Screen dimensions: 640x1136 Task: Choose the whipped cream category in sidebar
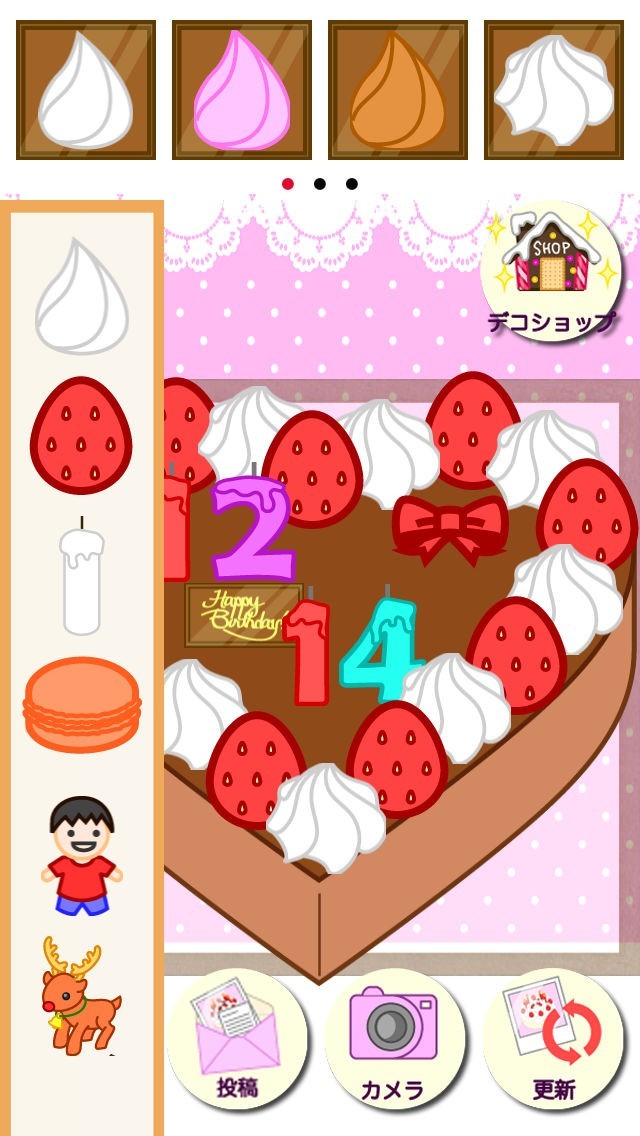tap(82, 297)
